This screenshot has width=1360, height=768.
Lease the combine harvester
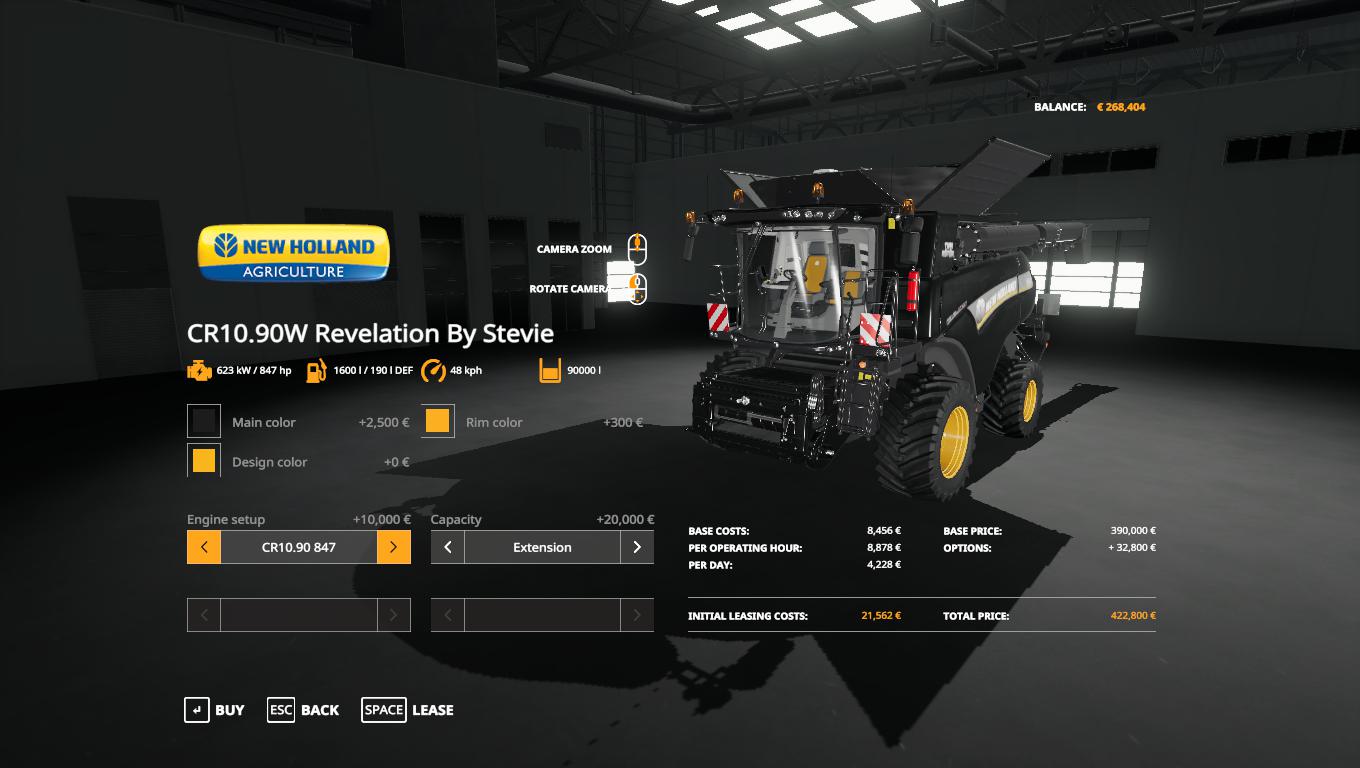407,710
